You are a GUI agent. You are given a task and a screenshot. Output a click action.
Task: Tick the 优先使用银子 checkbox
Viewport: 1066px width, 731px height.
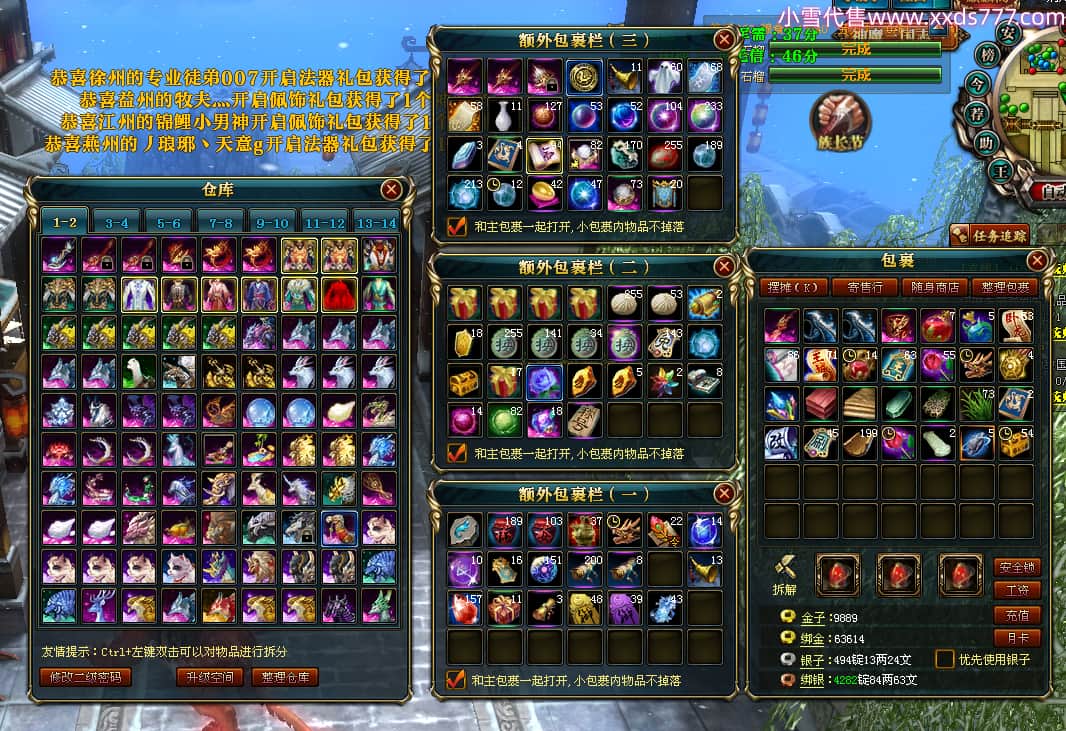pyautogui.click(x=944, y=659)
